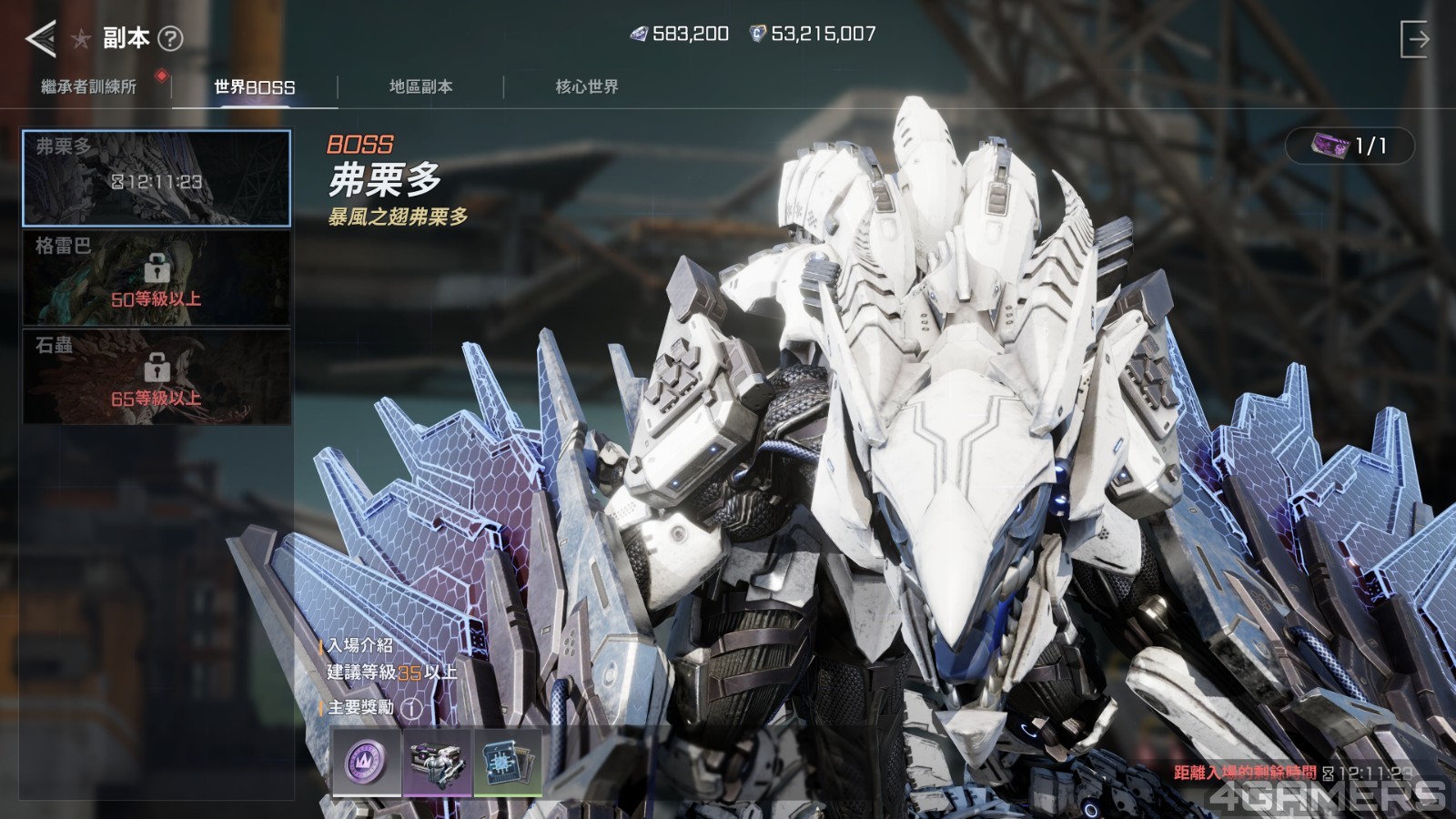Screen dimensions: 1456x819
Task: Click the exit icon in the corner
Action: click(x=1414, y=39)
